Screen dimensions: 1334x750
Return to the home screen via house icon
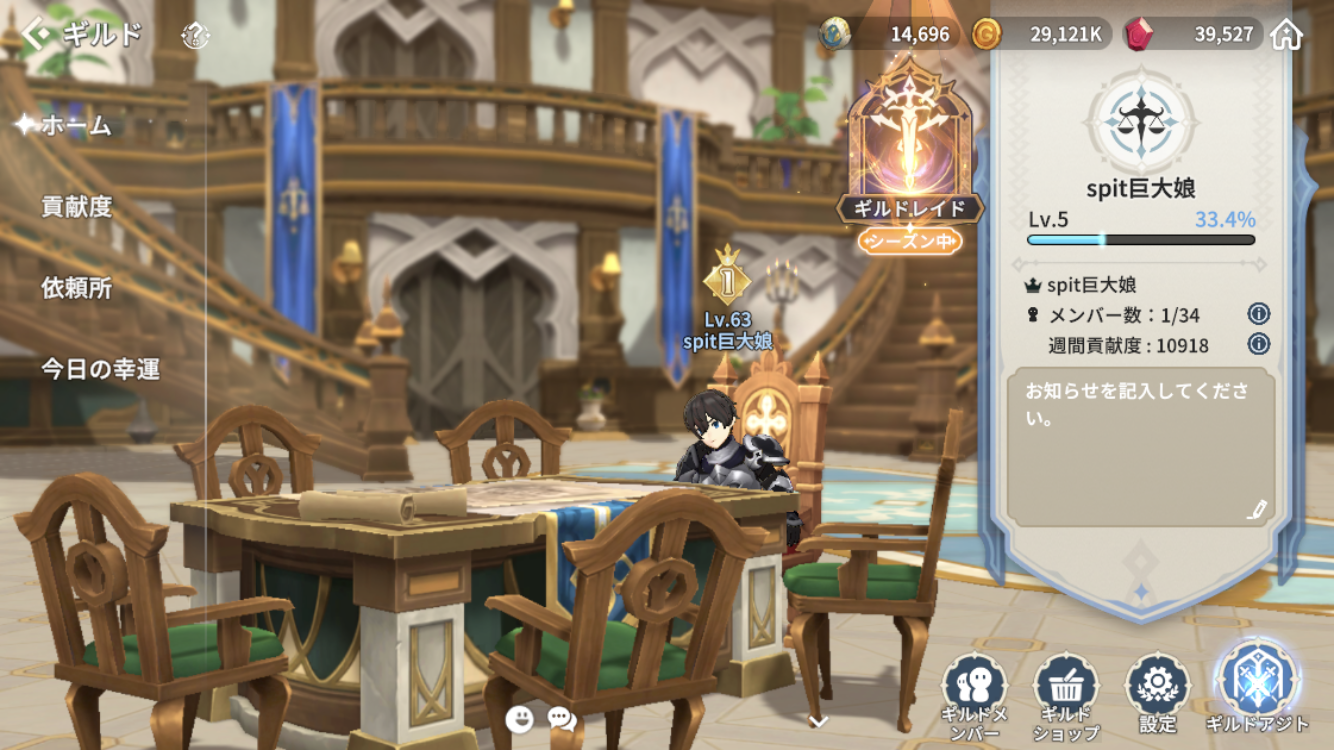click(1286, 35)
